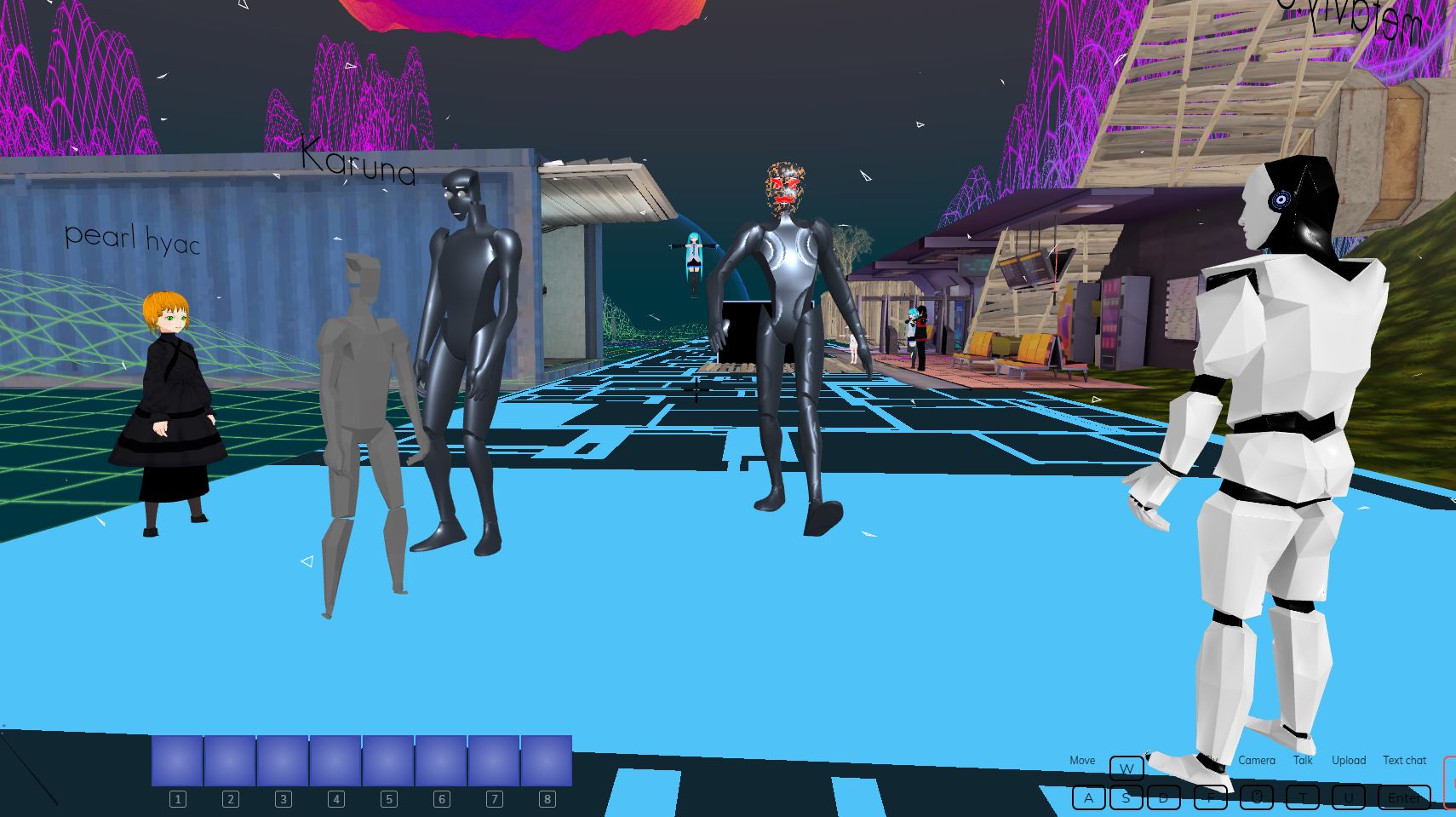Screen dimensions: 1456x817
Task: Click the Enter key icon for chat
Action: click(1403, 797)
